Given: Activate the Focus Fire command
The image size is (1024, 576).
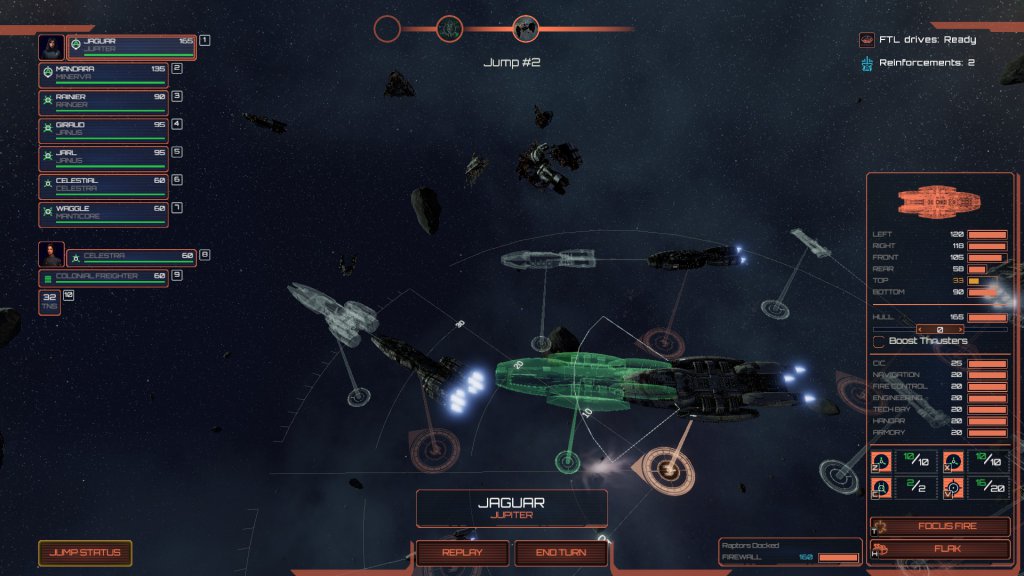Looking at the screenshot, I should [x=940, y=527].
